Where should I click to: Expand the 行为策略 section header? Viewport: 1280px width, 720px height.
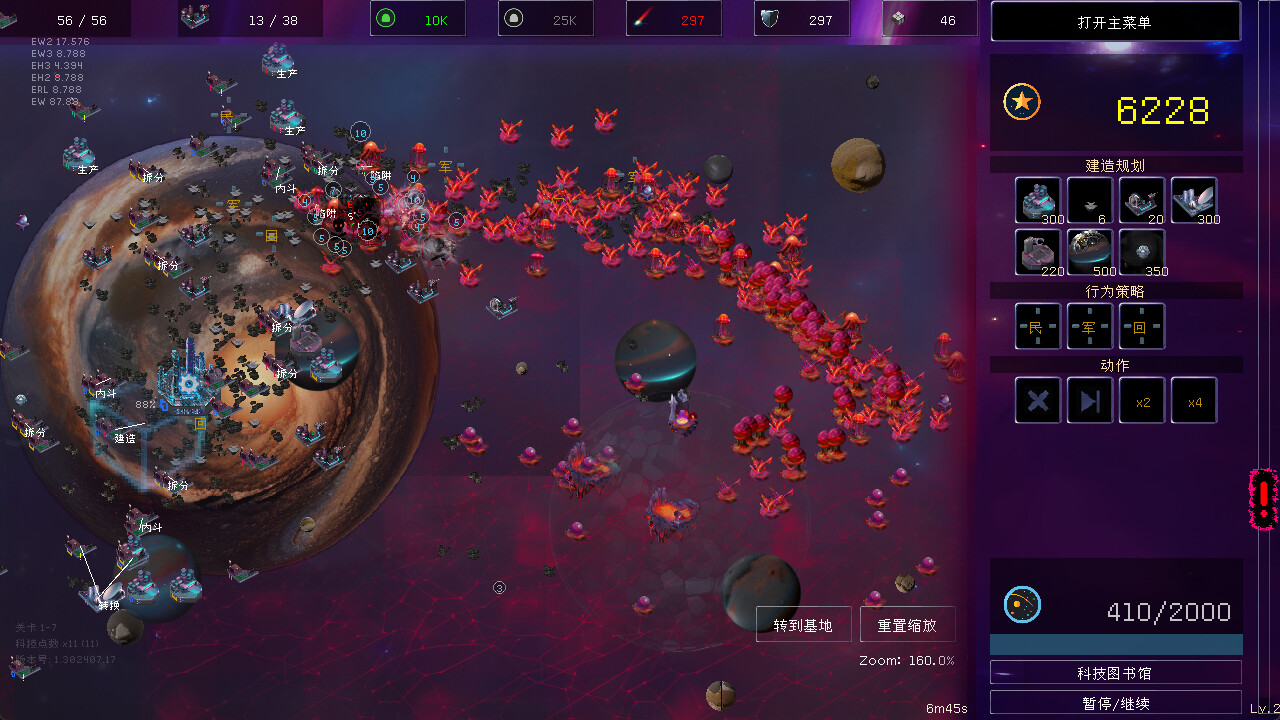point(1113,290)
